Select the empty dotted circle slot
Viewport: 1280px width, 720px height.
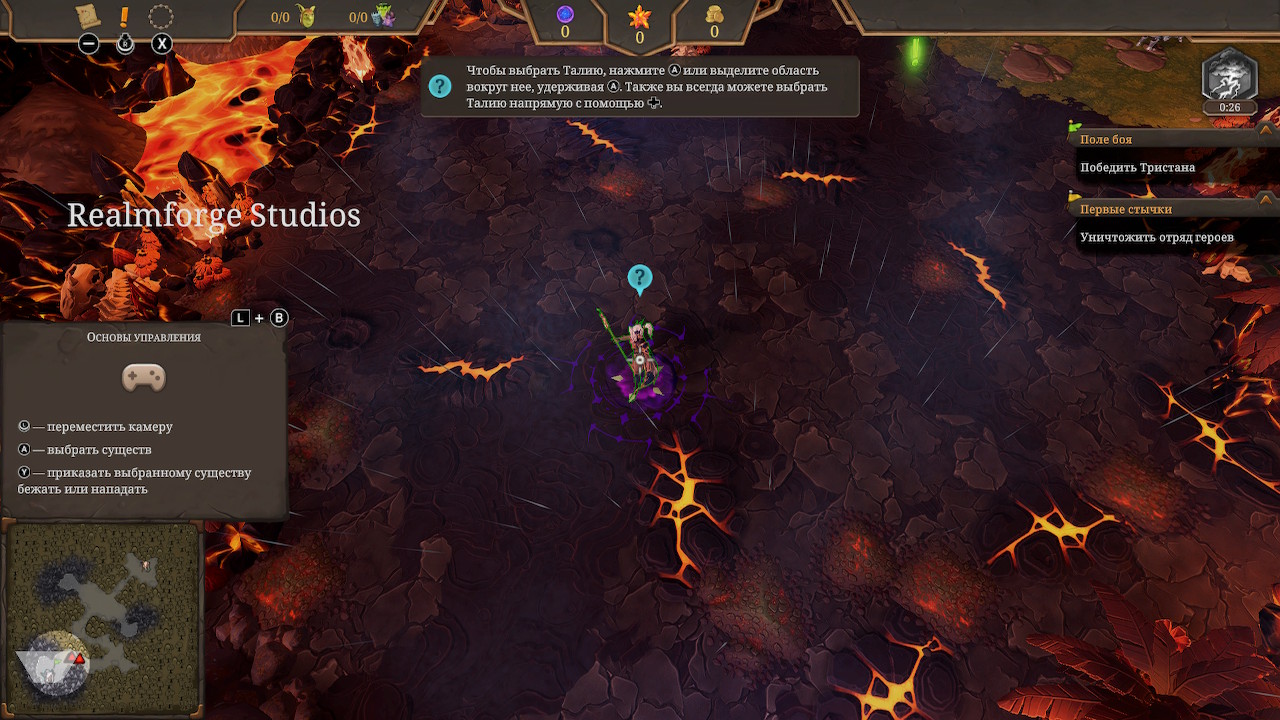(x=161, y=17)
